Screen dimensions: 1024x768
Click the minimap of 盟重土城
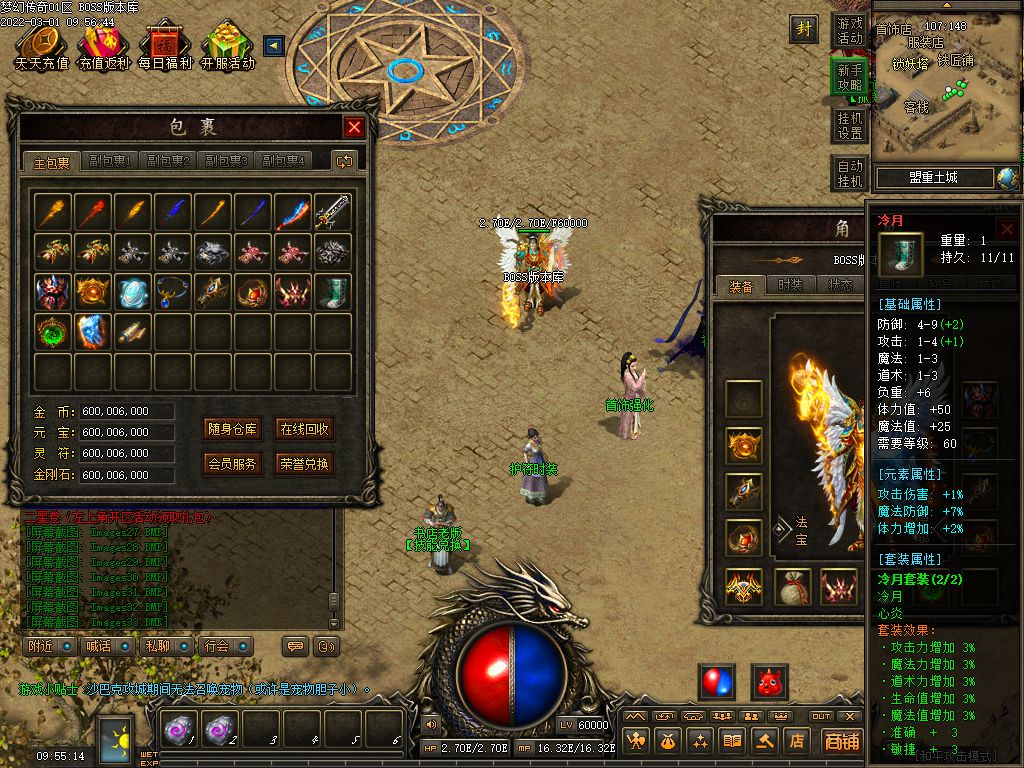tap(945, 95)
